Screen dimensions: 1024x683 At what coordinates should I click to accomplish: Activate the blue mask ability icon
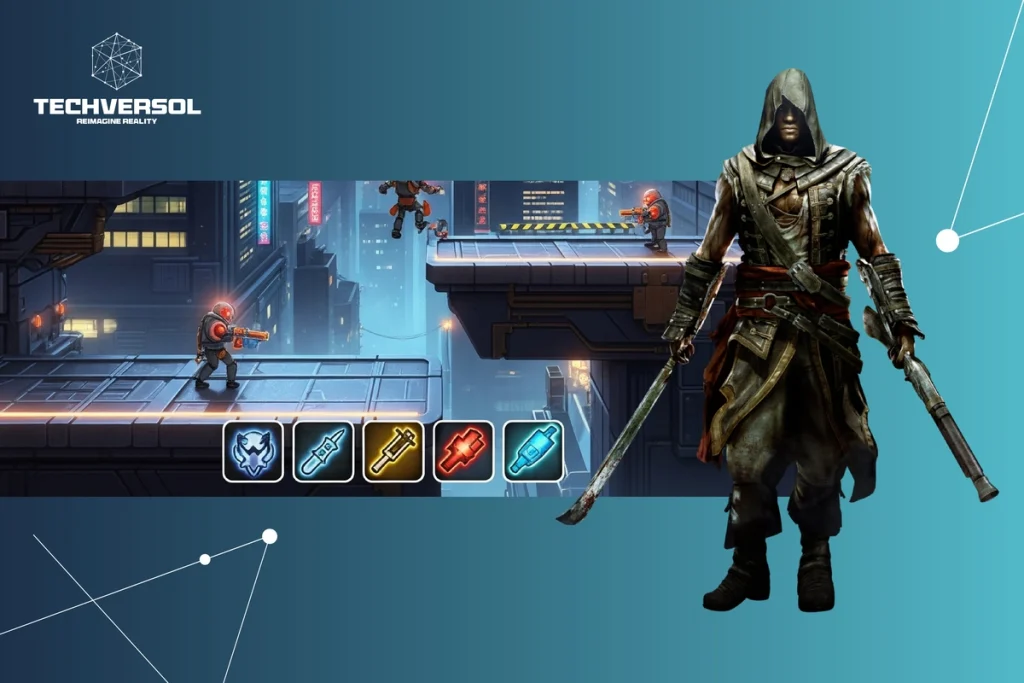coord(253,451)
